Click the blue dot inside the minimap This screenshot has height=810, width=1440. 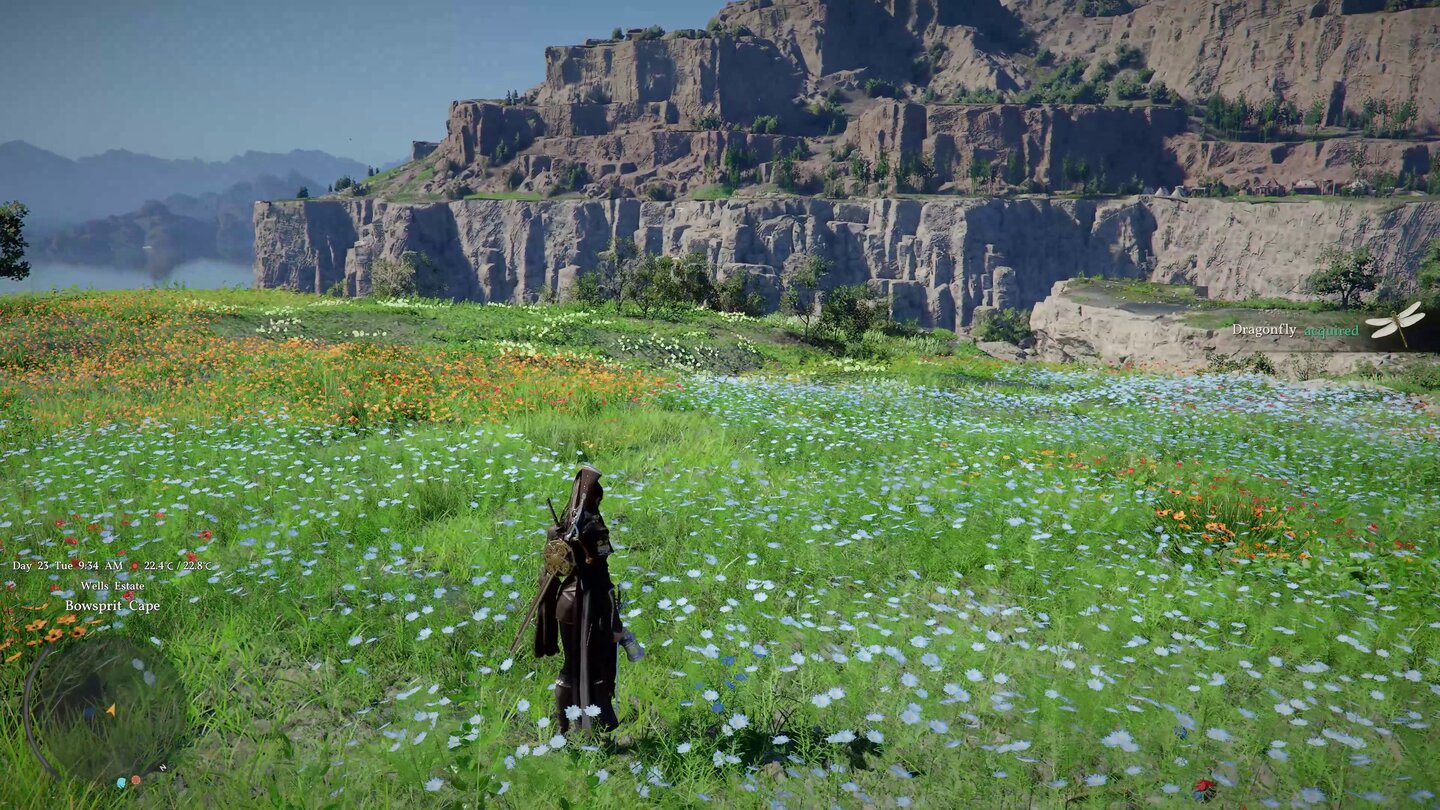[89, 712]
